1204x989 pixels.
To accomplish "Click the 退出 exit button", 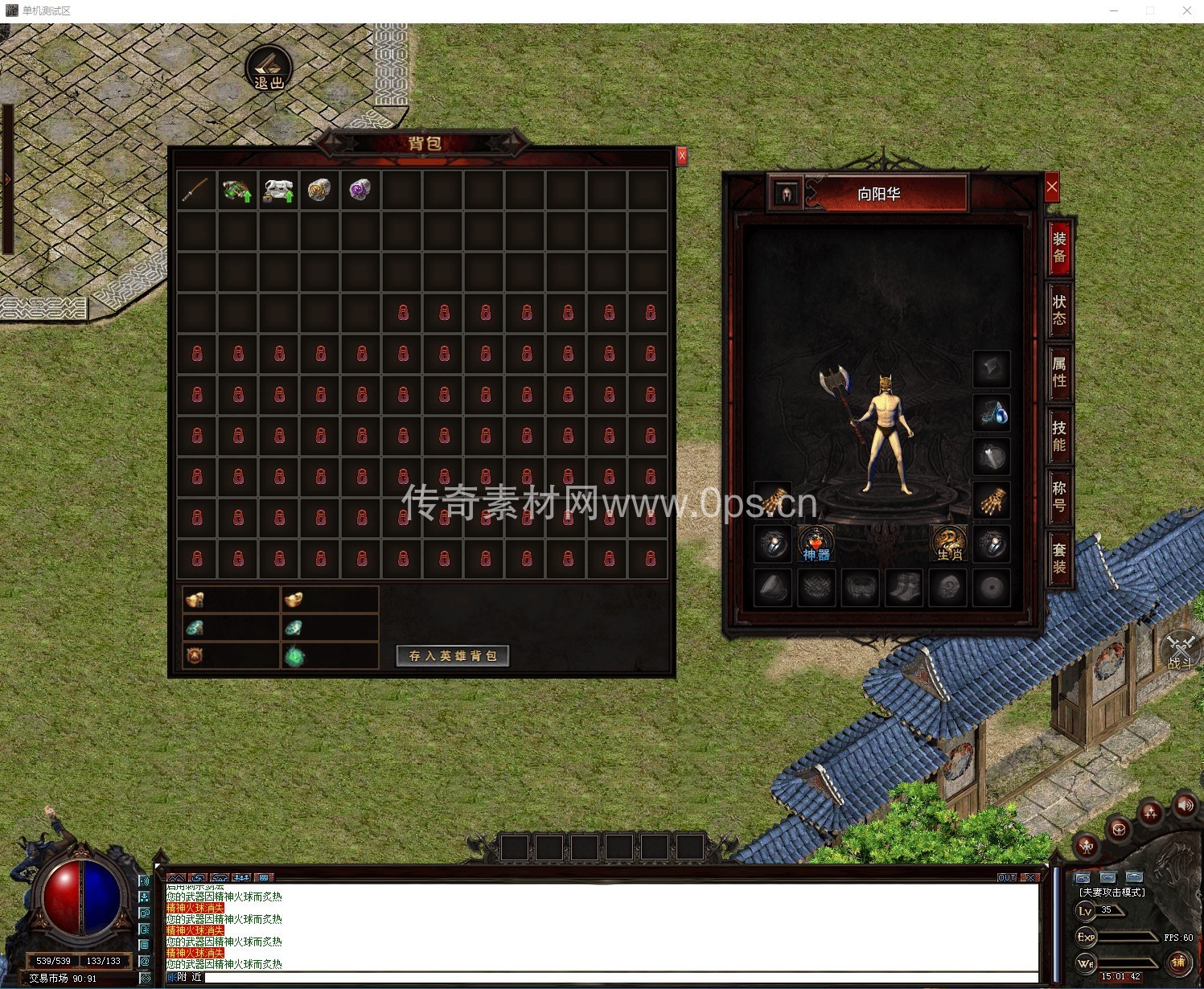I will [269, 68].
